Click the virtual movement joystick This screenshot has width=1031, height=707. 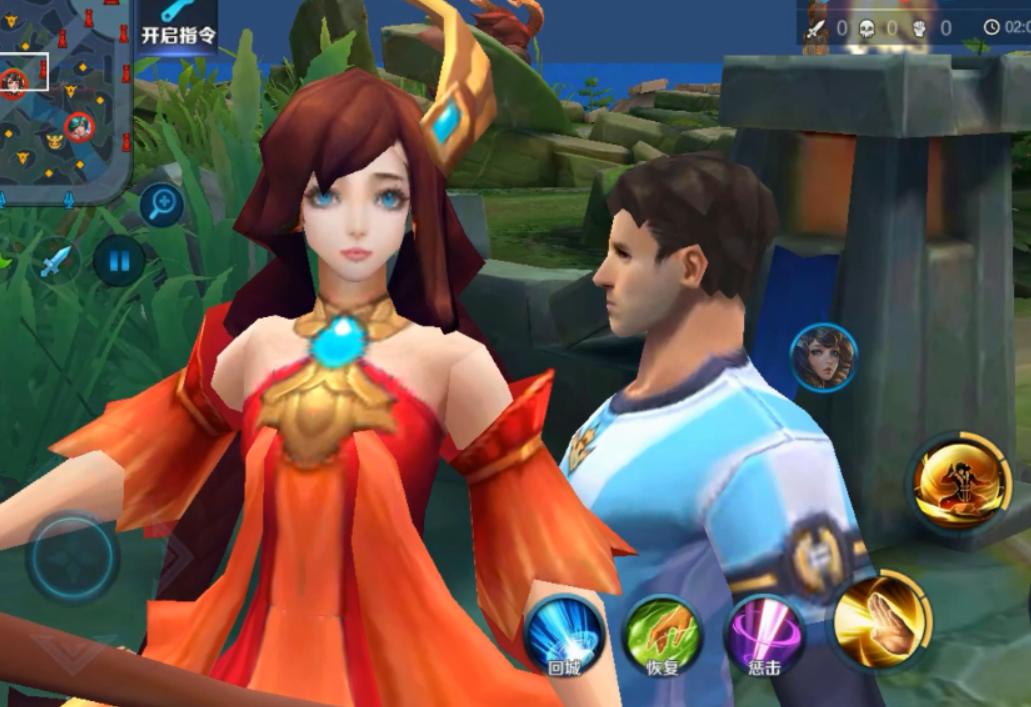click(72, 557)
